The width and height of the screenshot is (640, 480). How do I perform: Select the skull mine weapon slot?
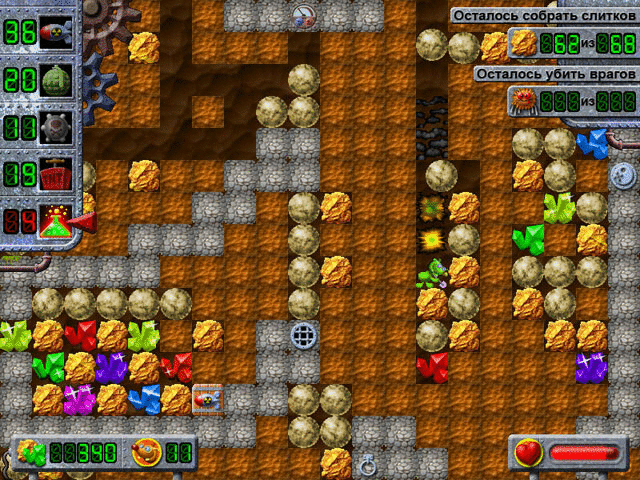(57, 129)
